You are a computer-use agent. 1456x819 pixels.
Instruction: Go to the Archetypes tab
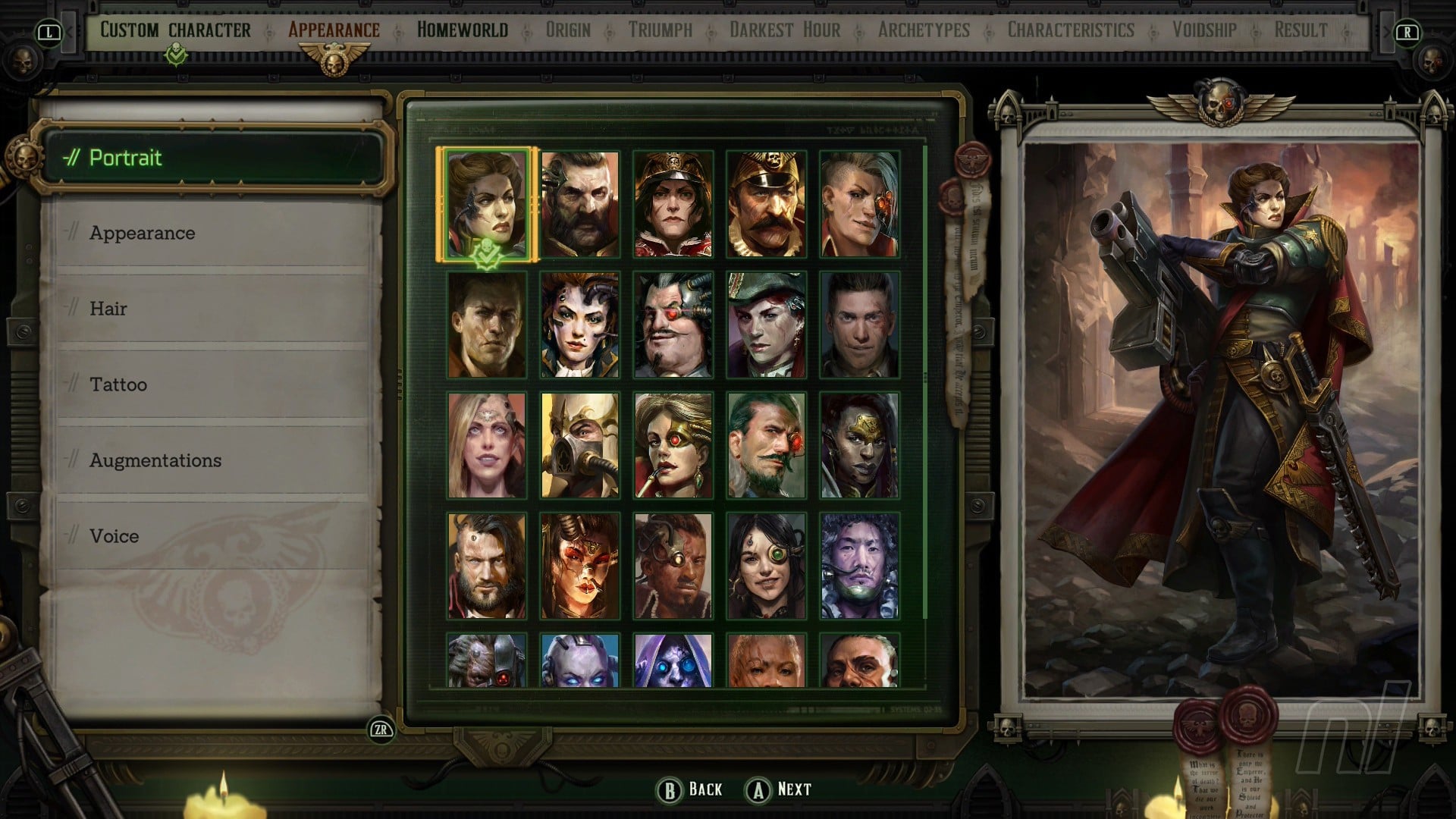(x=924, y=30)
